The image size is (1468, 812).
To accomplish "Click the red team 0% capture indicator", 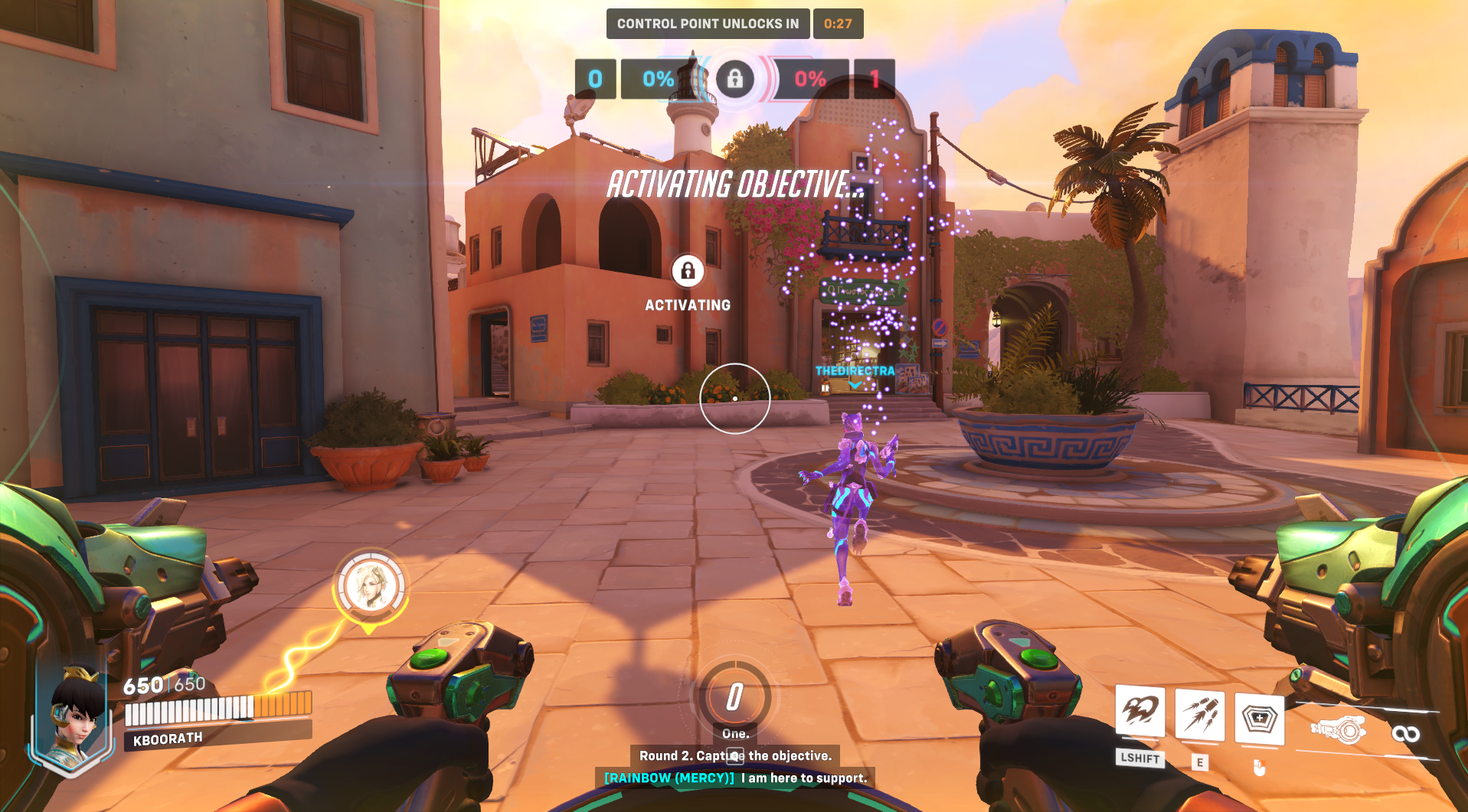I will click(x=809, y=79).
